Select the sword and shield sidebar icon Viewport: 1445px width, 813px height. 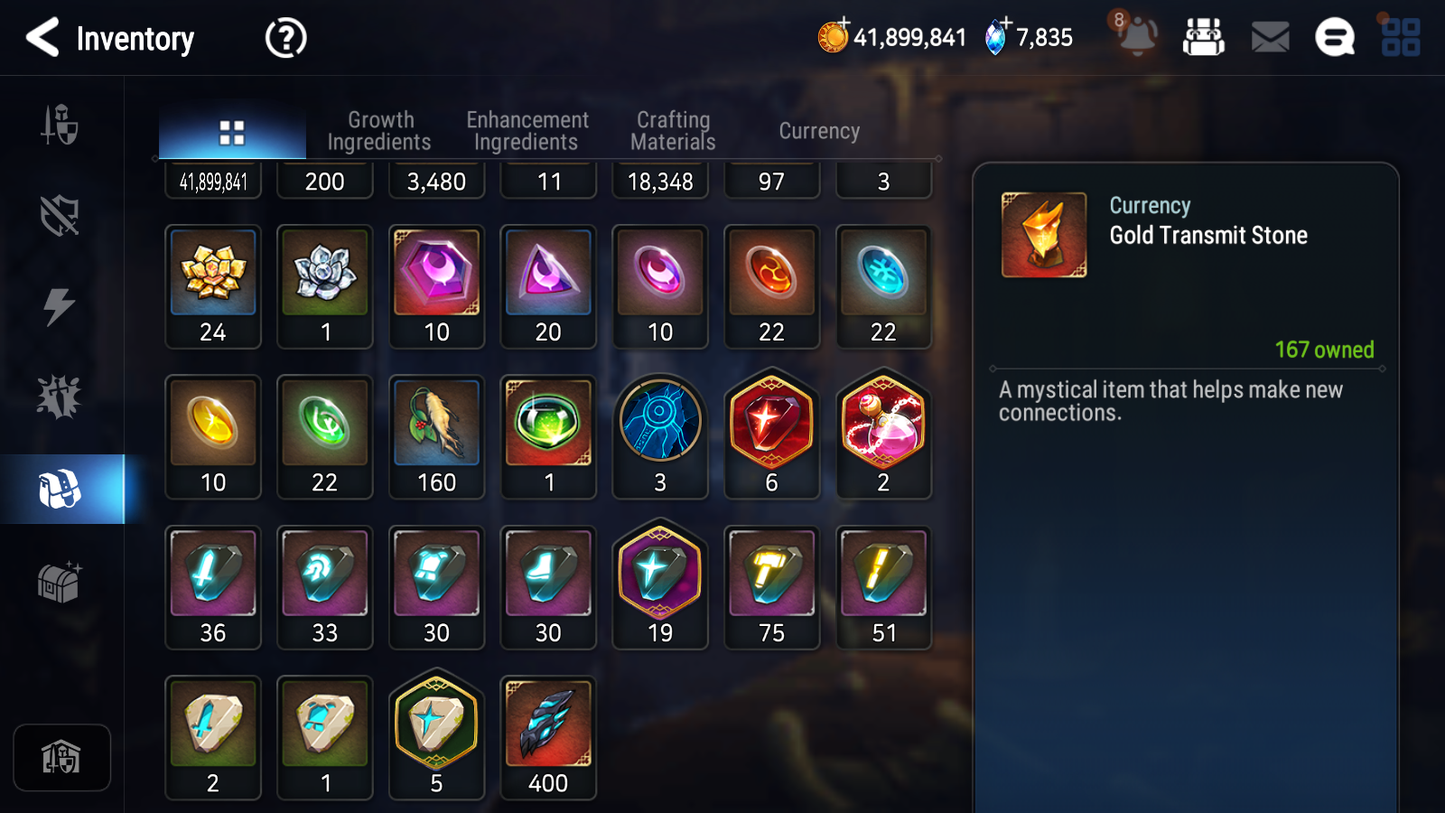(60, 122)
